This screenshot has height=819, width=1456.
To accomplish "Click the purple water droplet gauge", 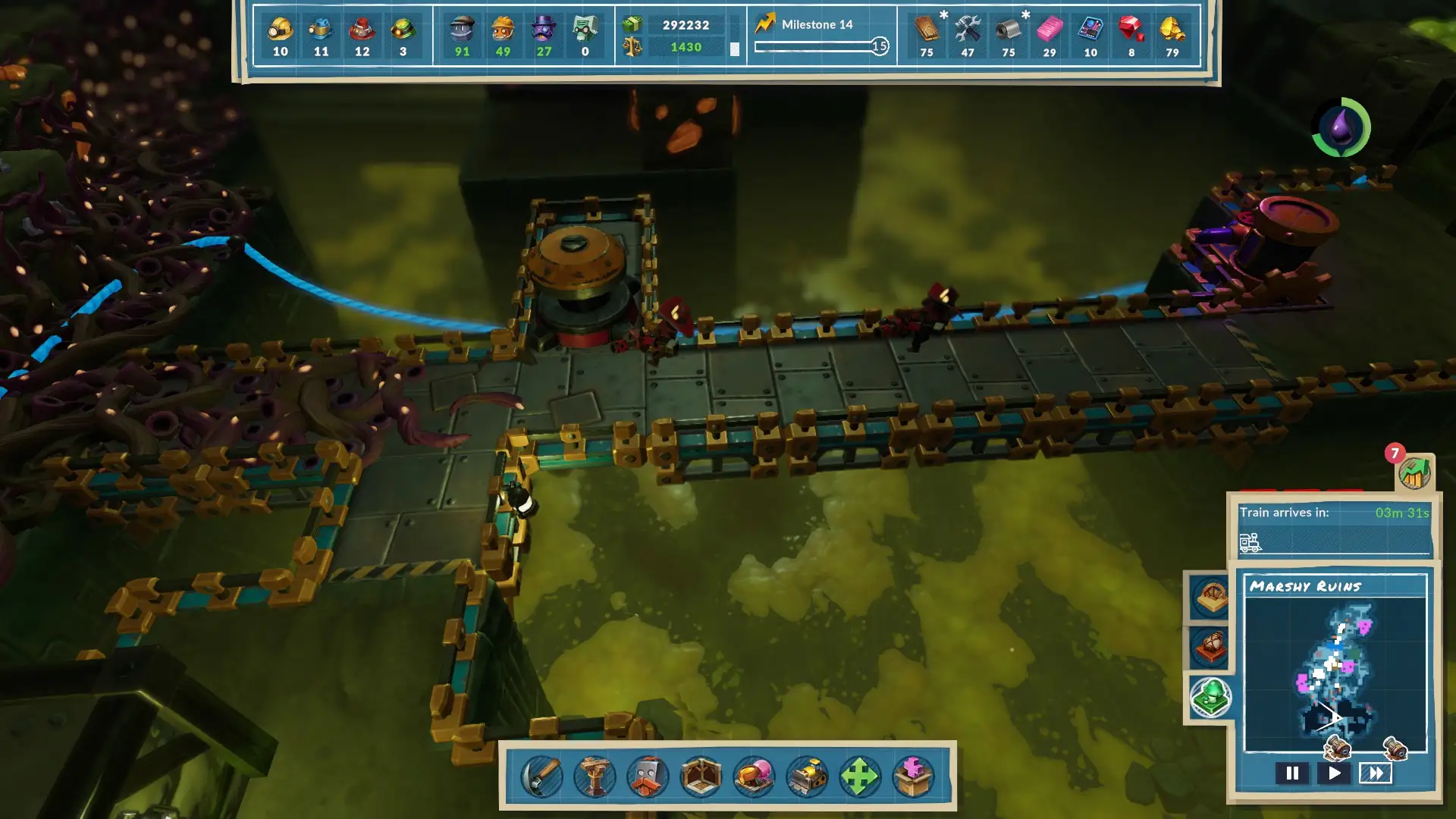I will (x=1341, y=127).
